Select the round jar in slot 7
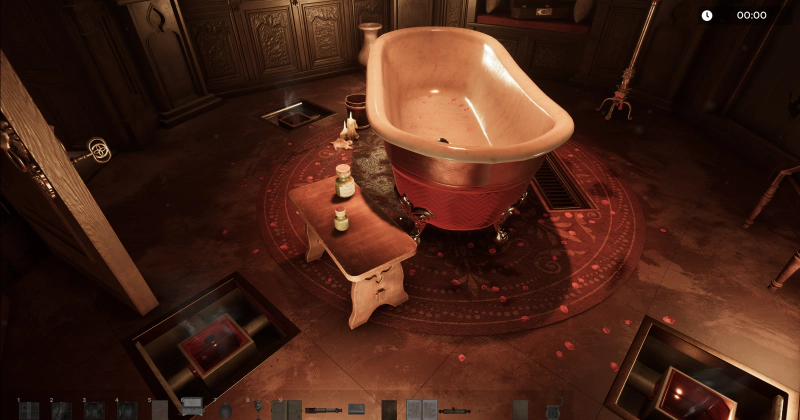This screenshot has width=800, height=420. [x=225, y=409]
